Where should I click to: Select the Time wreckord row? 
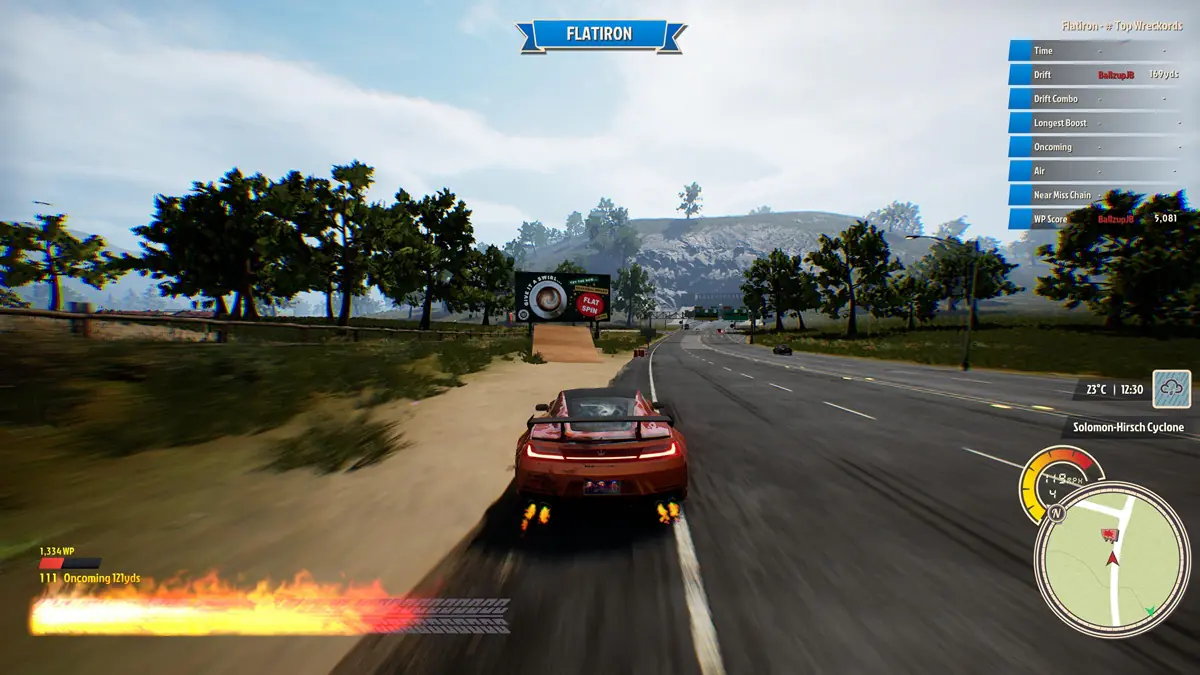click(x=1096, y=51)
